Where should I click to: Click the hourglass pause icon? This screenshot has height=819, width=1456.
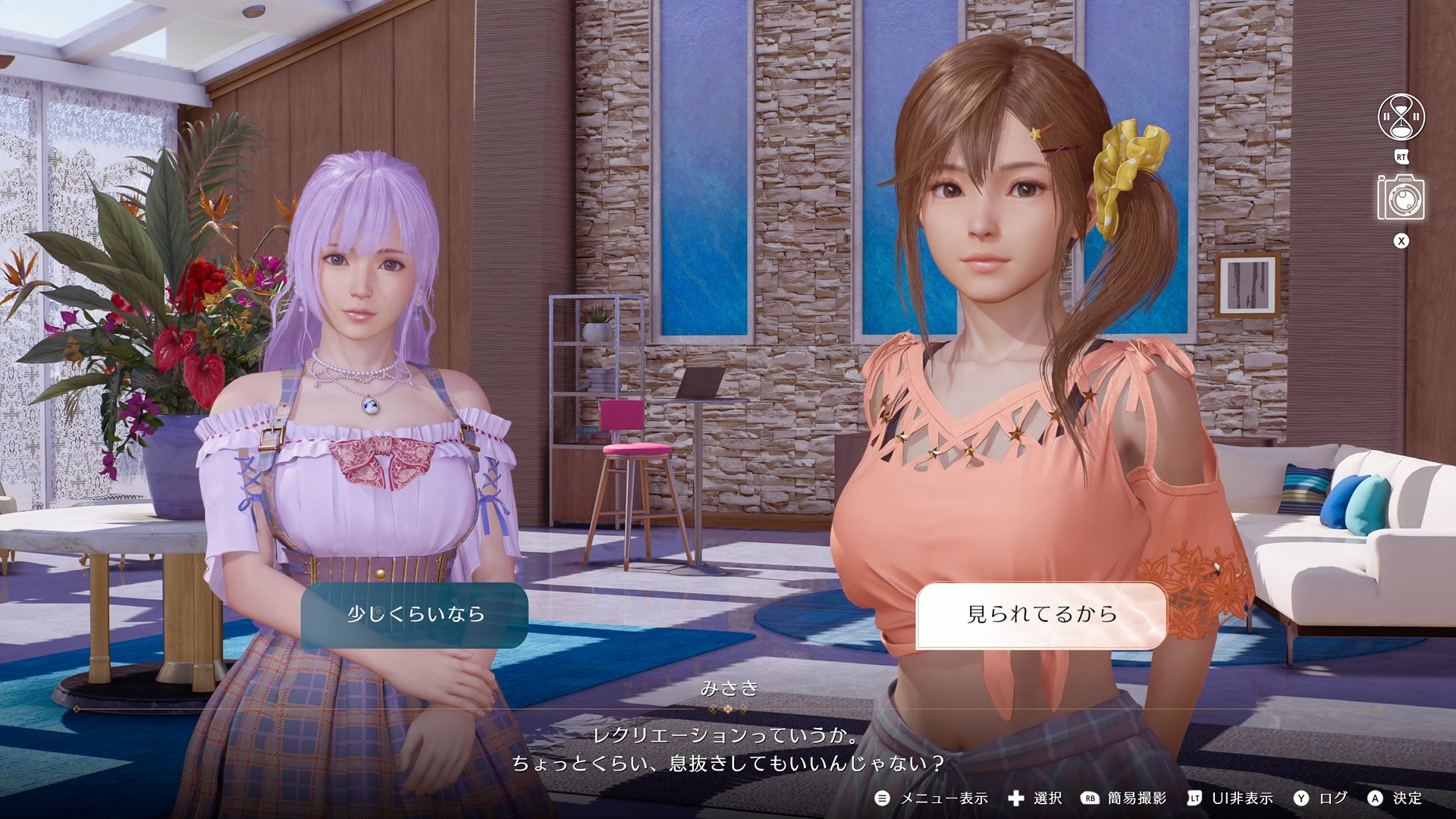click(x=1401, y=118)
